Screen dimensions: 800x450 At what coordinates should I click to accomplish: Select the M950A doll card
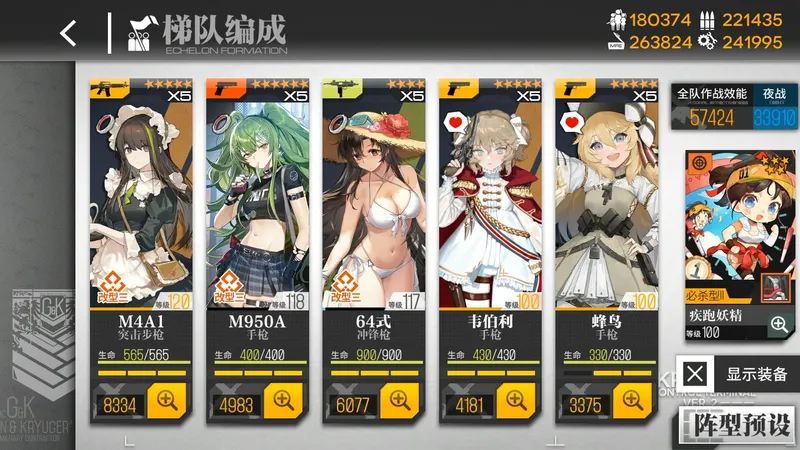(257, 200)
